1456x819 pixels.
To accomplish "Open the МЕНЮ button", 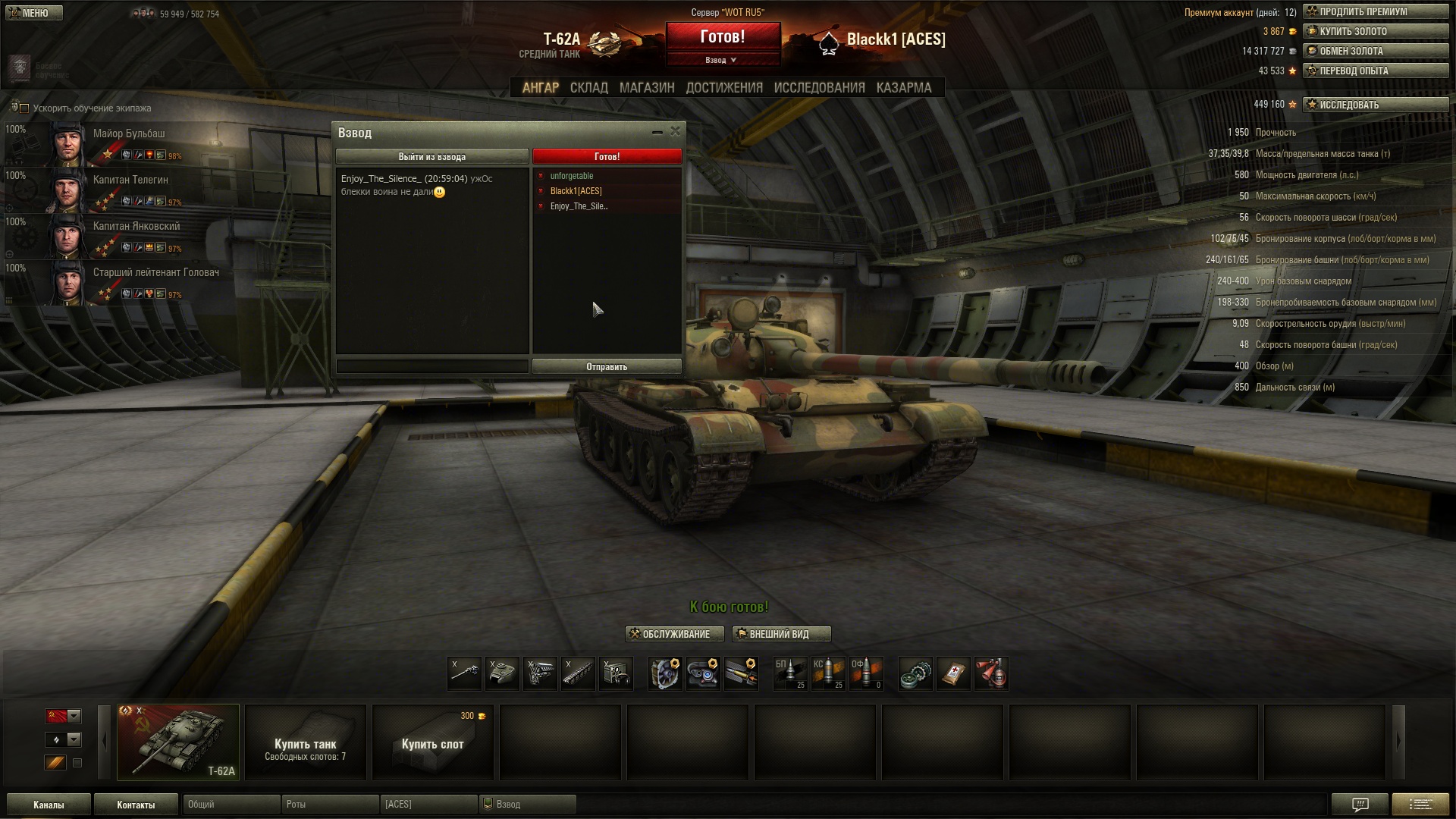I will pos(33,13).
